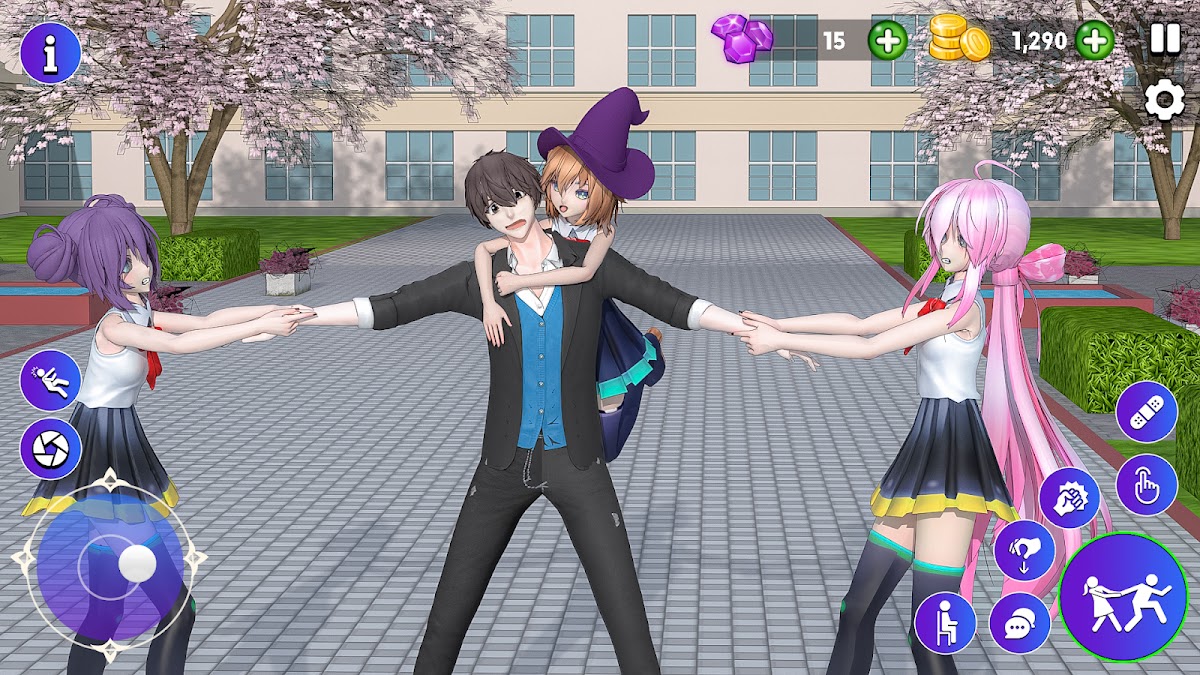Activate the pointing finger tap action
Image resolution: width=1200 pixels, height=675 pixels.
click(1146, 485)
